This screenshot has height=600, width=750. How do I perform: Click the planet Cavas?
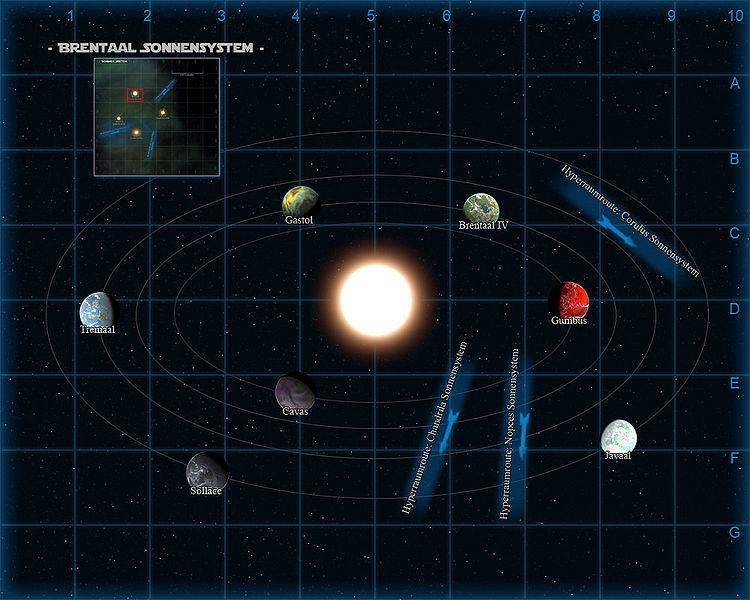pos(294,391)
